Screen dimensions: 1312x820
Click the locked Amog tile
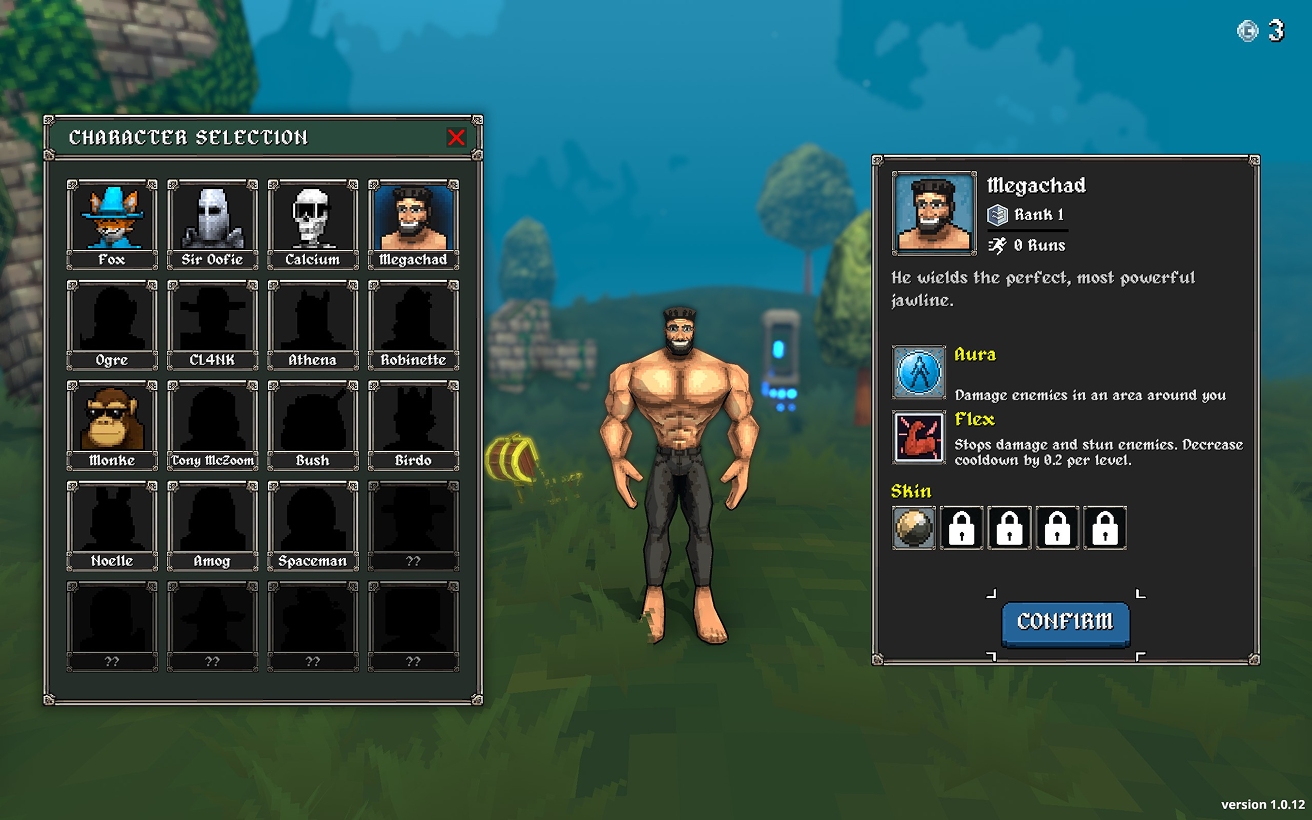pyautogui.click(x=212, y=524)
